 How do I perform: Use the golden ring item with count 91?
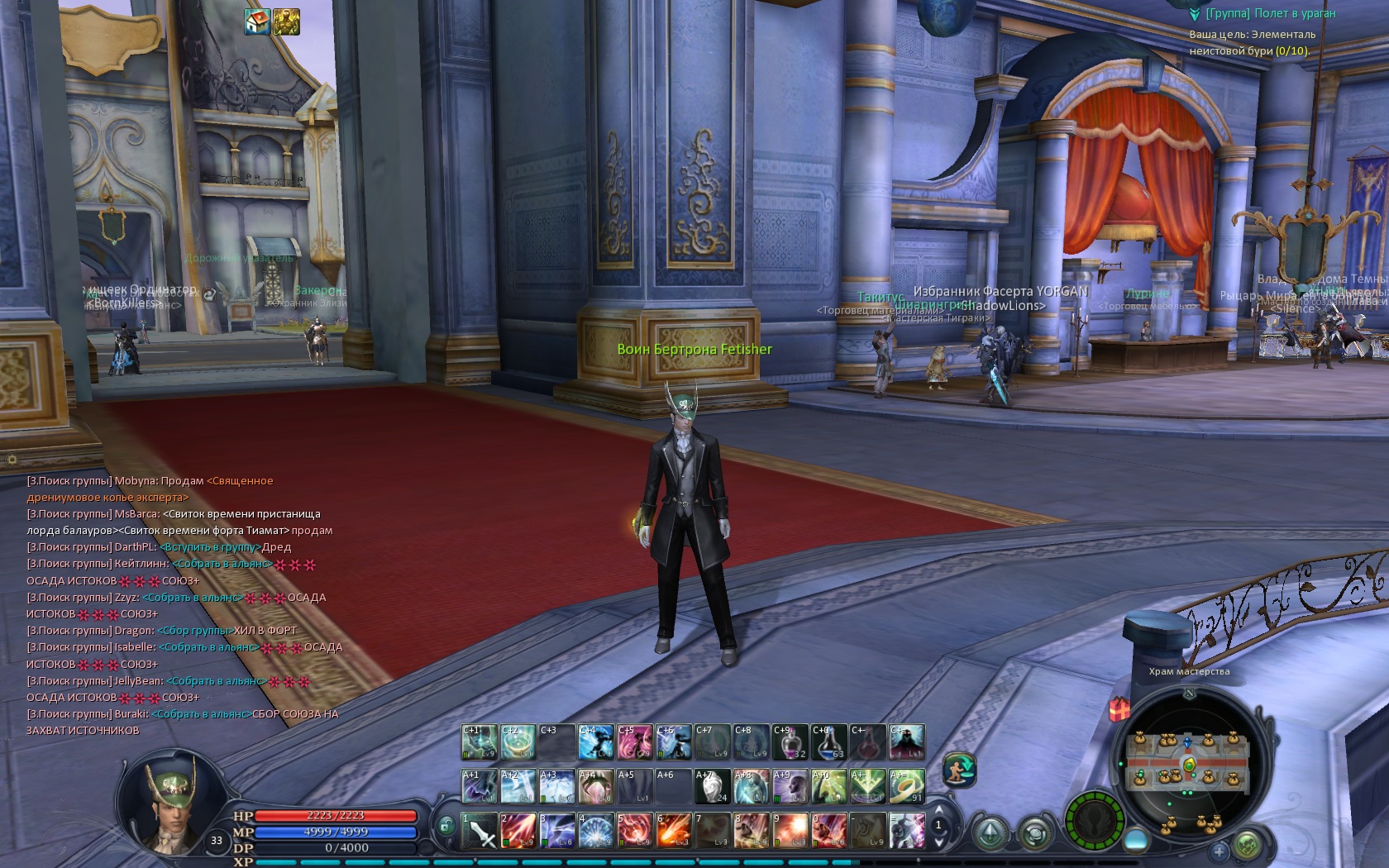pos(907,786)
